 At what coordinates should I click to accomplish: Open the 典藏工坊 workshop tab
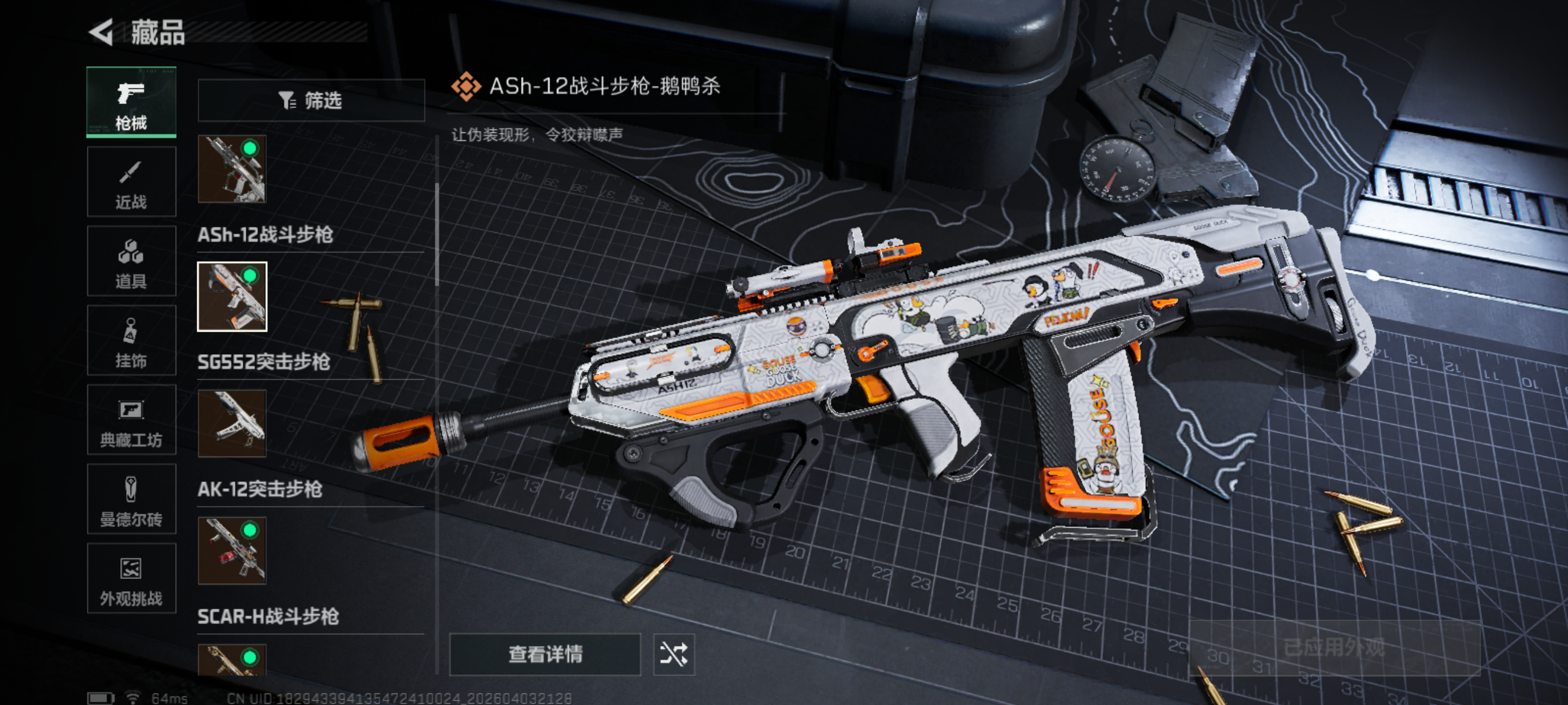(x=131, y=420)
